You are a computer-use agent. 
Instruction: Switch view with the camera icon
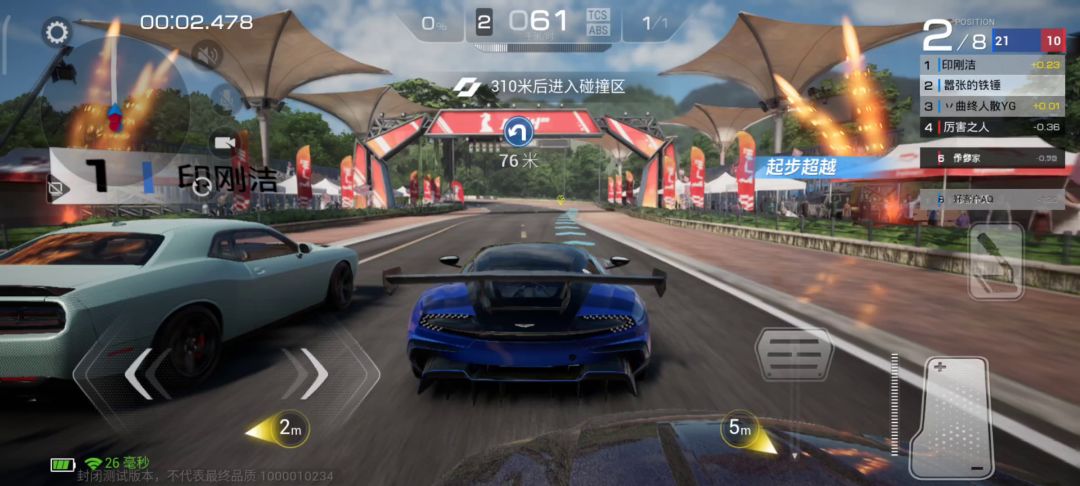pos(223,143)
